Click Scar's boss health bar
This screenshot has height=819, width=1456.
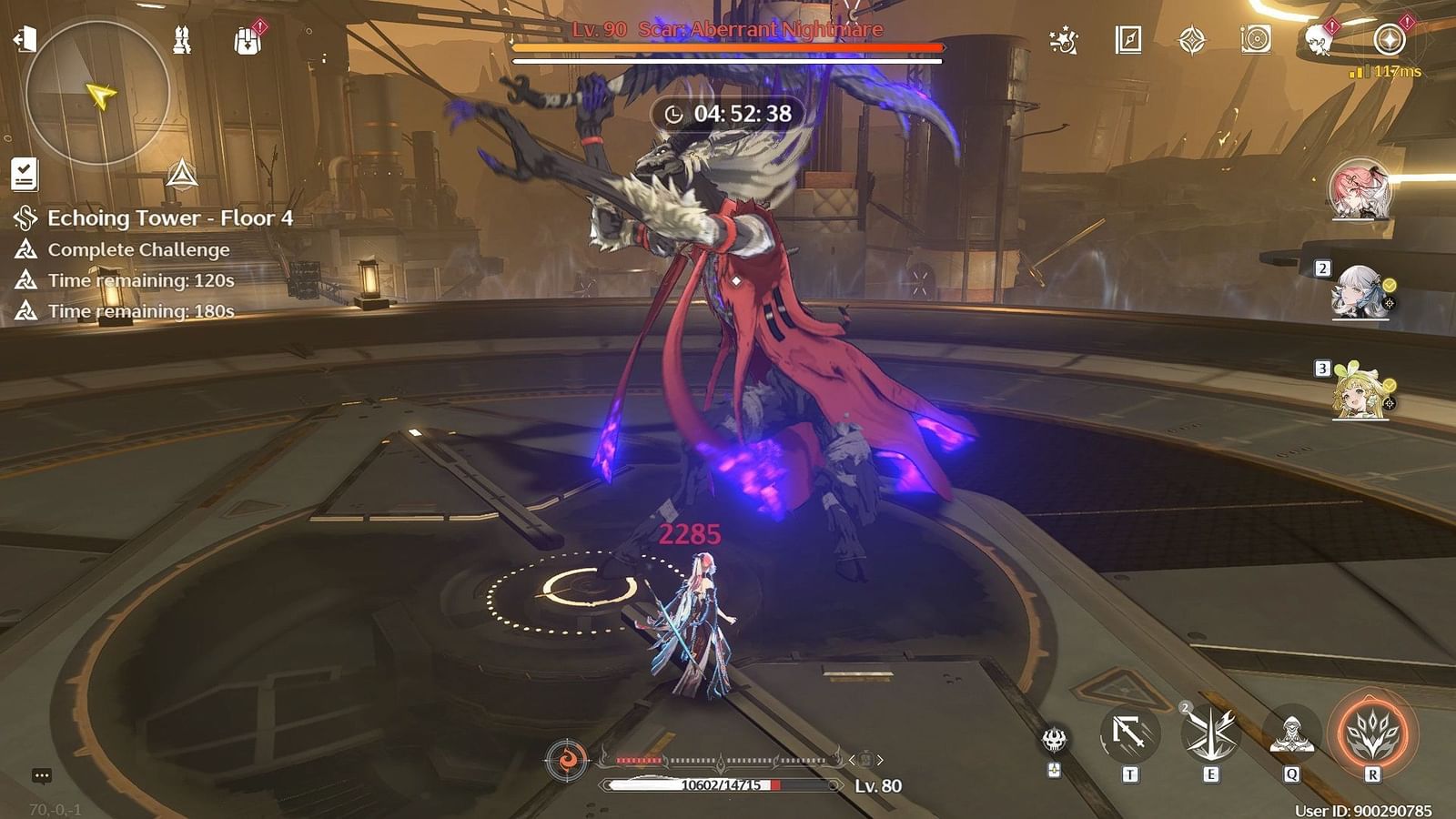[x=728, y=47]
